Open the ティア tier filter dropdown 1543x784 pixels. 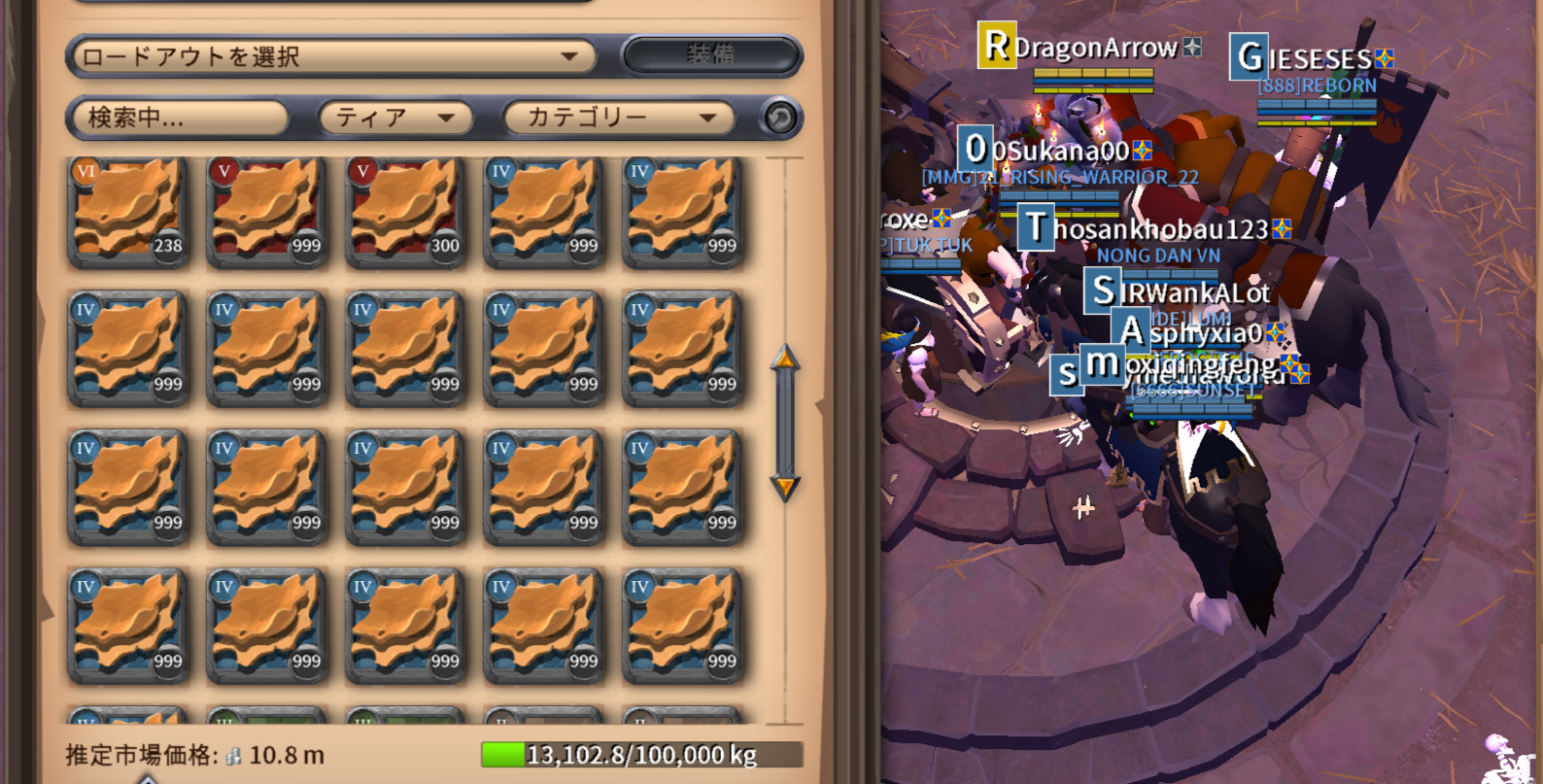point(395,118)
